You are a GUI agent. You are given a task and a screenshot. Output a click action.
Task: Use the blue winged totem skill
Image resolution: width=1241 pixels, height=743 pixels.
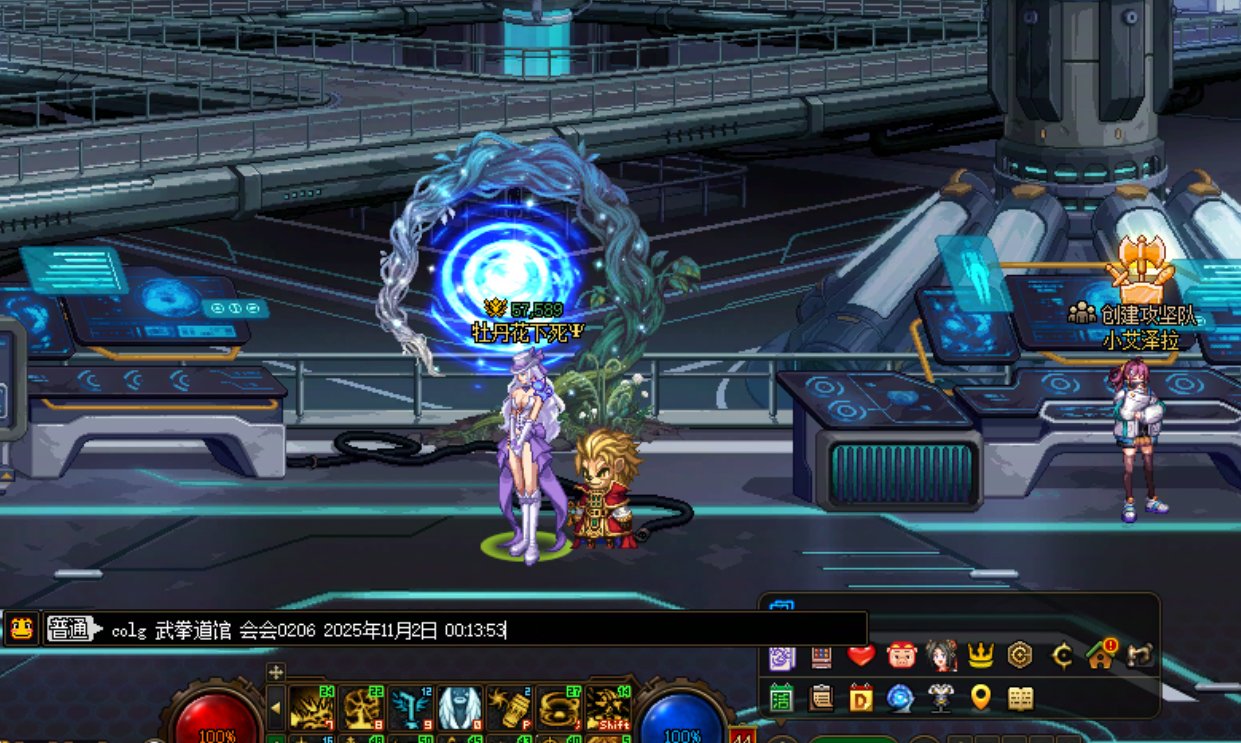click(x=410, y=707)
